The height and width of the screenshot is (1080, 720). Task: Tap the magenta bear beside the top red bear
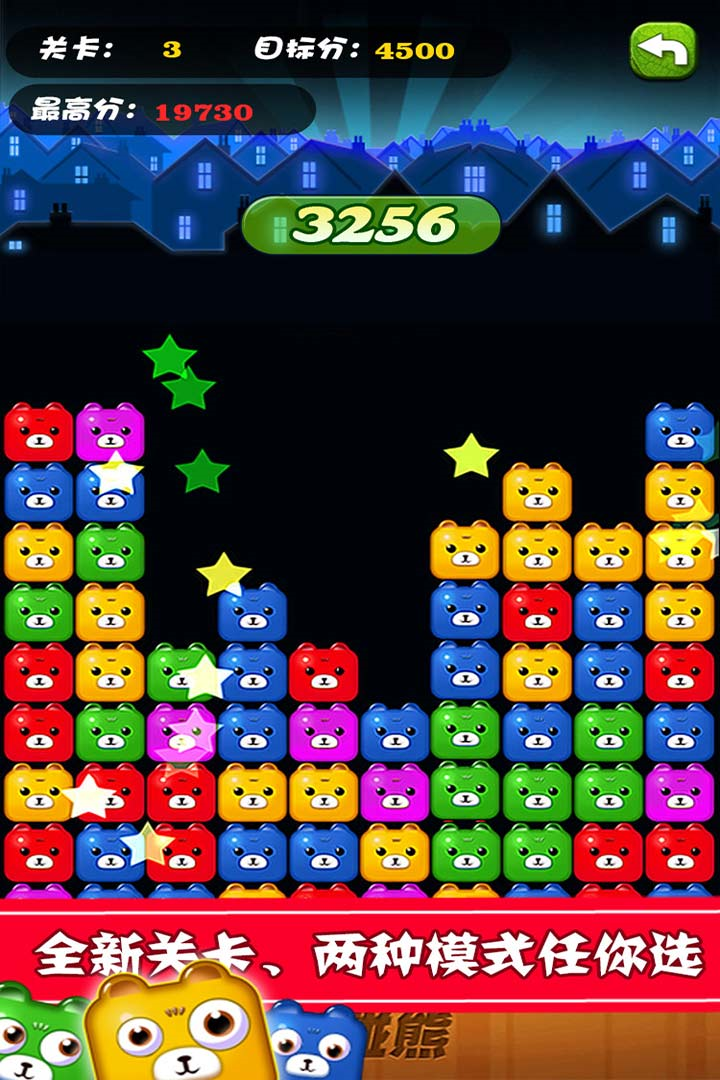tap(110, 432)
